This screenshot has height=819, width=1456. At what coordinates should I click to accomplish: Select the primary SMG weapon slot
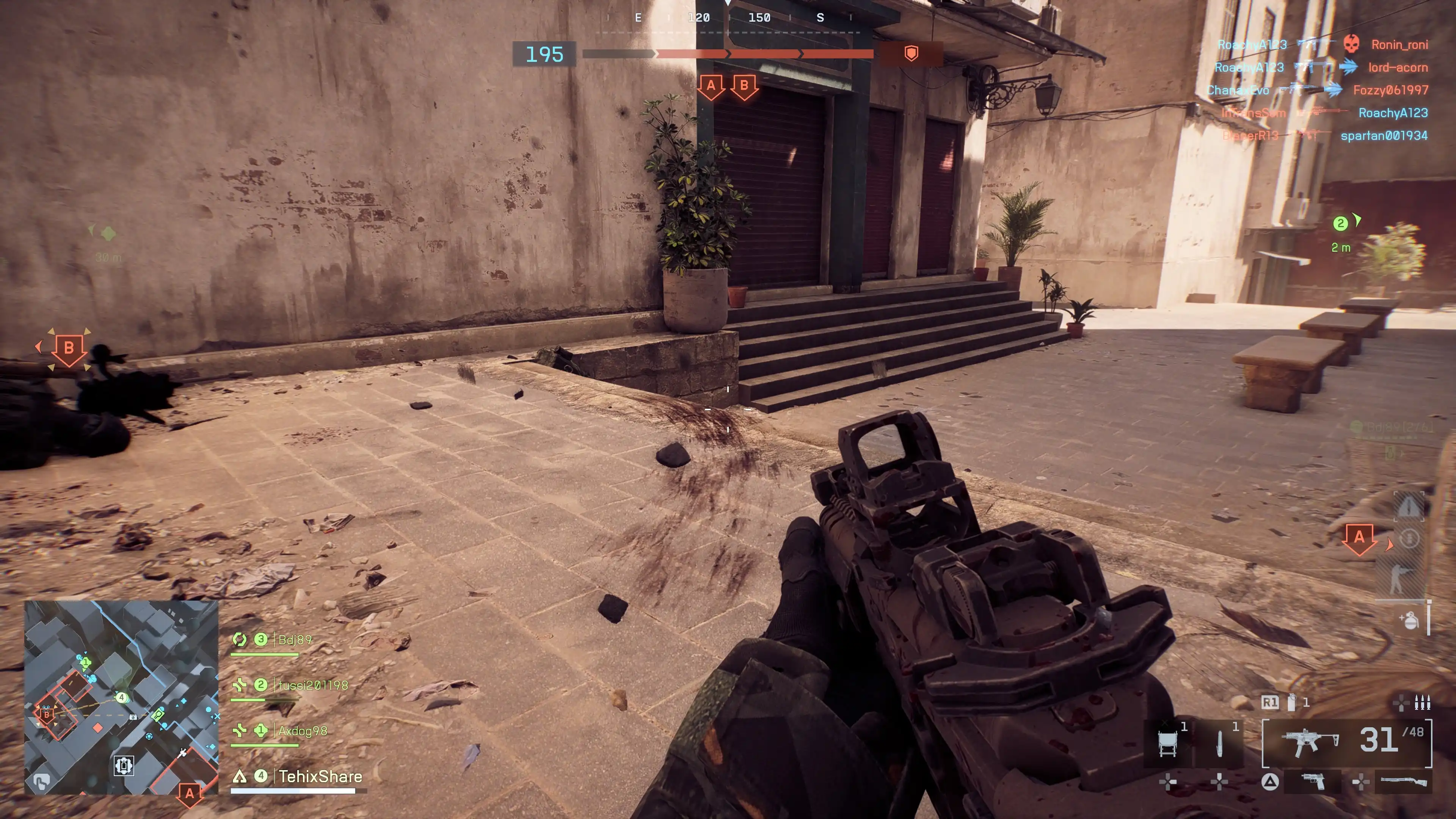pos(1346,742)
